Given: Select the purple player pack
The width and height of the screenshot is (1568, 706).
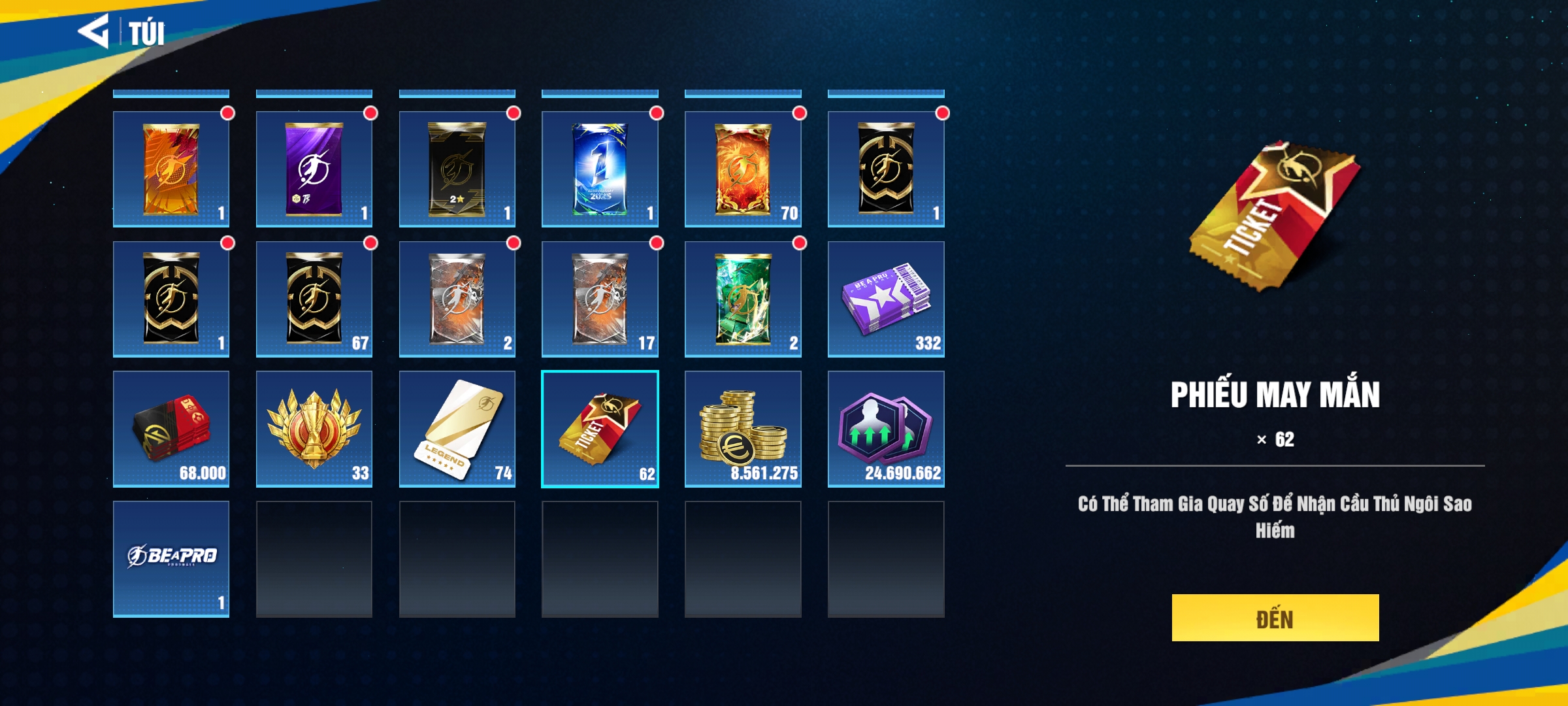Looking at the screenshot, I should (x=314, y=169).
